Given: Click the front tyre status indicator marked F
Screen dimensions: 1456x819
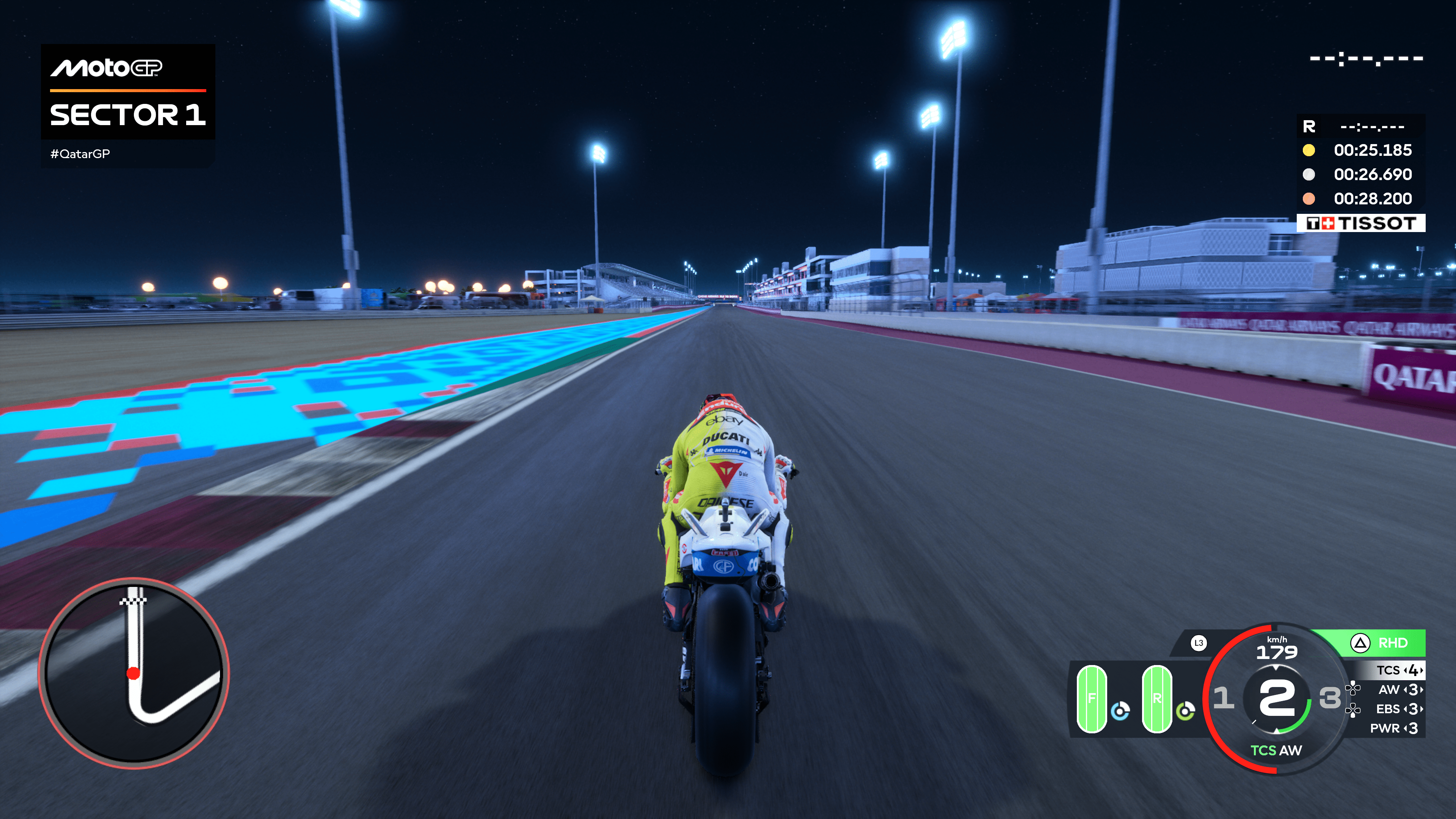Looking at the screenshot, I should (1092, 698).
